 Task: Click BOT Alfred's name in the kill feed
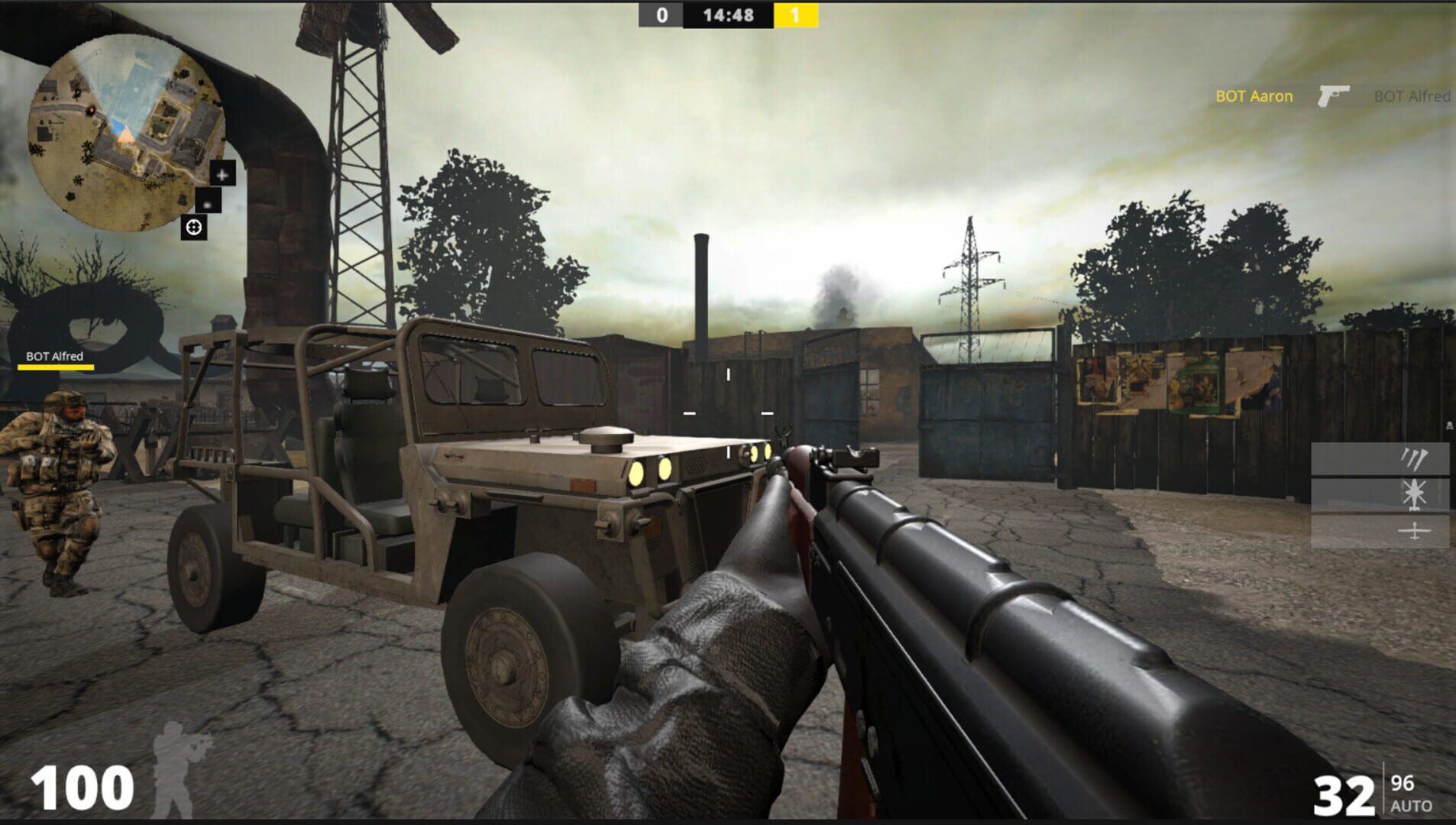click(1413, 97)
